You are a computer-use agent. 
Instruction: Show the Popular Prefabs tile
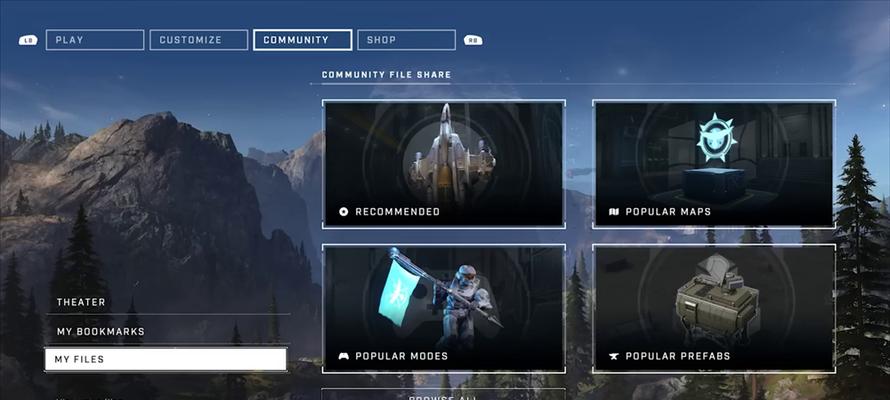click(714, 308)
